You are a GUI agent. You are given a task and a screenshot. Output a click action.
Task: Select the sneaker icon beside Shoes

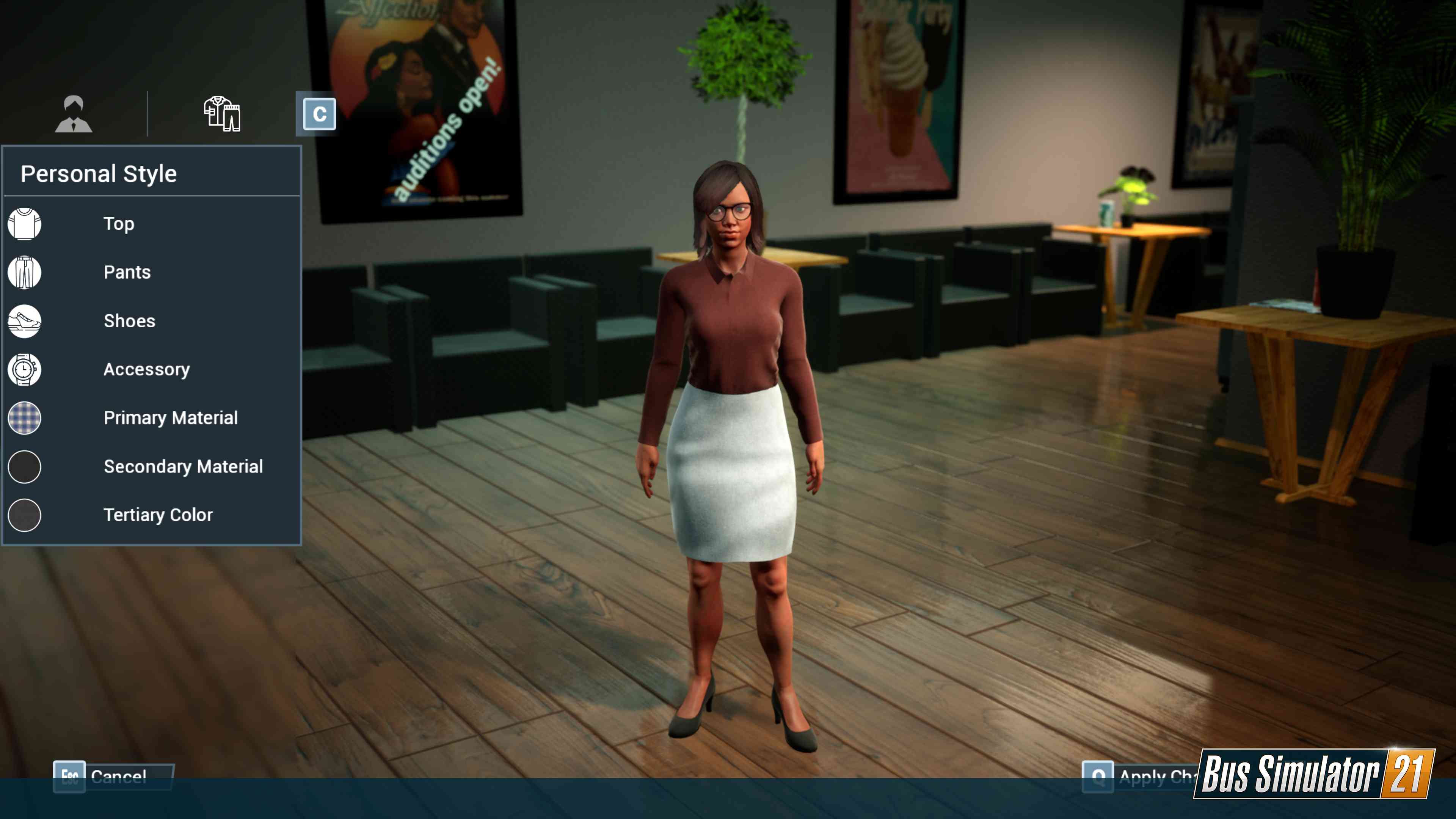point(24,321)
